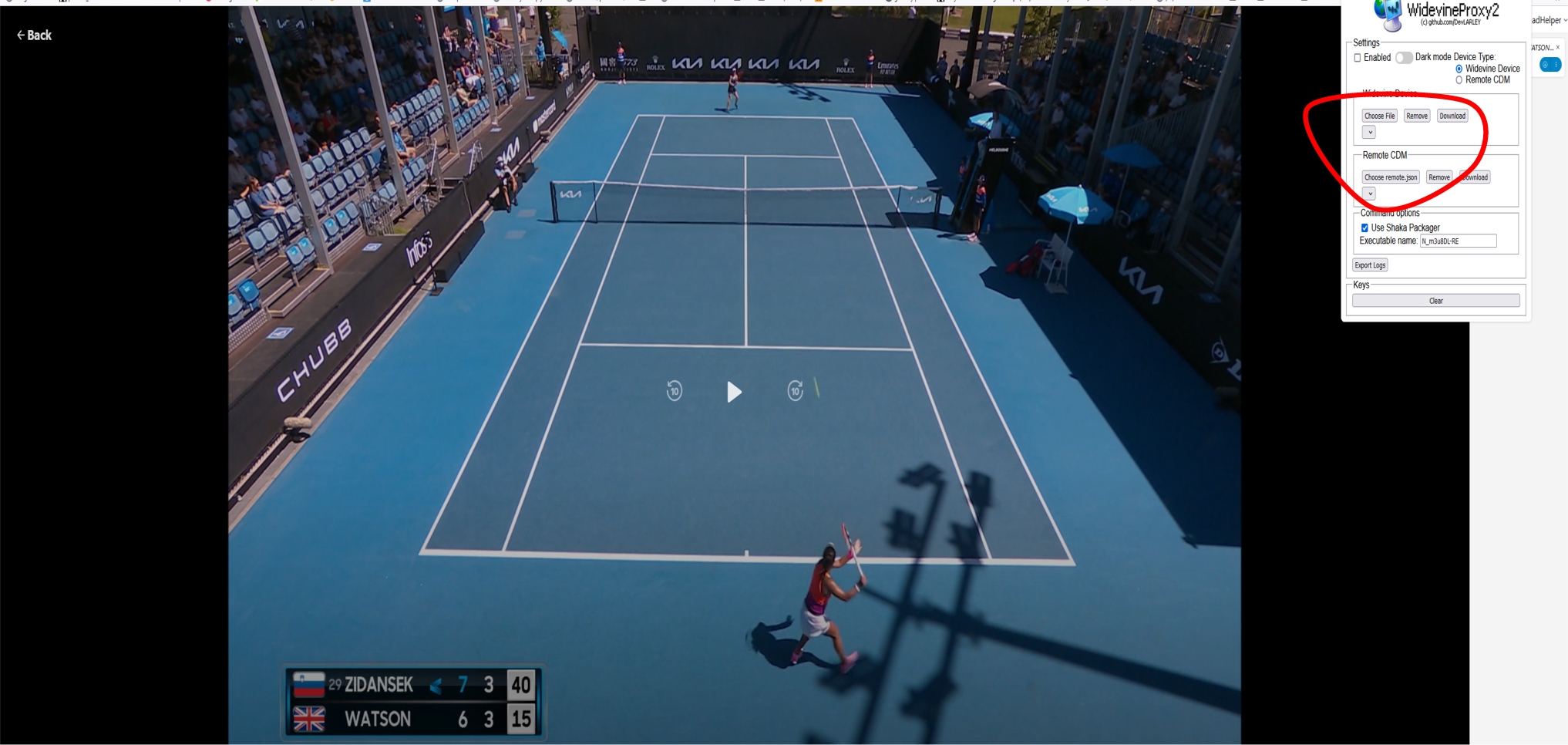Click Choose remote.json button
Screen dimensions: 1568x745
[1390, 177]
